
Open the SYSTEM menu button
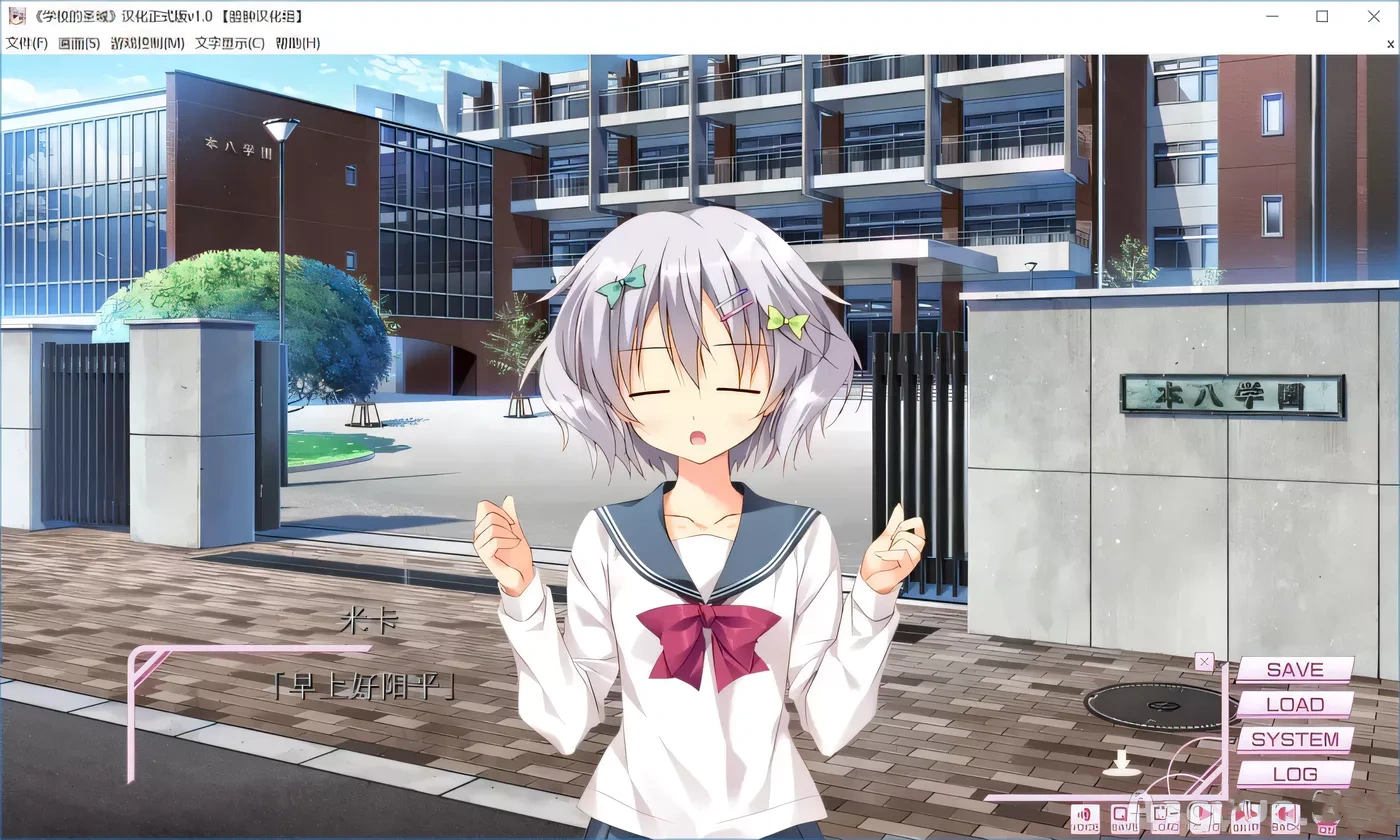[x=1294, y=739]
